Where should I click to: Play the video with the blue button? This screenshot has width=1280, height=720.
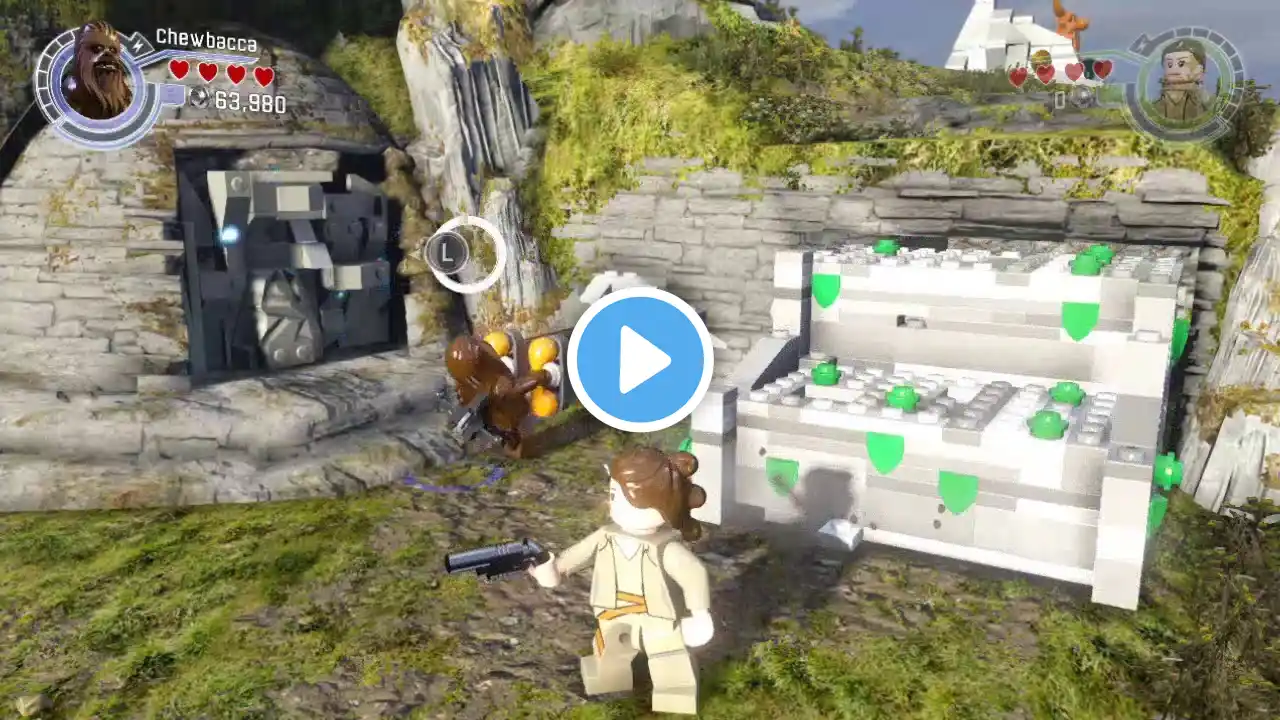click(640, 359)
